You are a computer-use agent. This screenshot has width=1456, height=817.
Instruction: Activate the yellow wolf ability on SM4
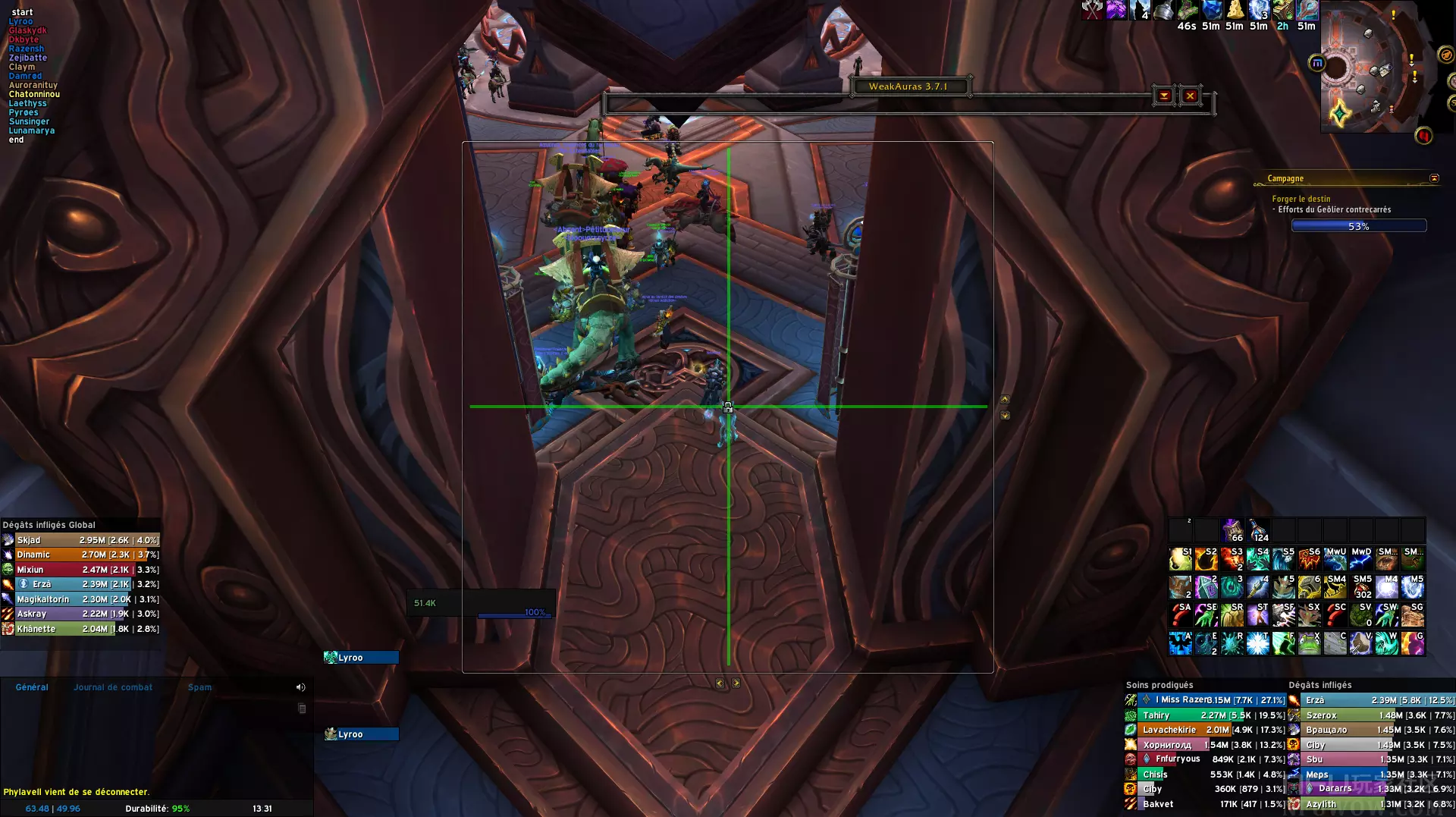click(1335, 586)
